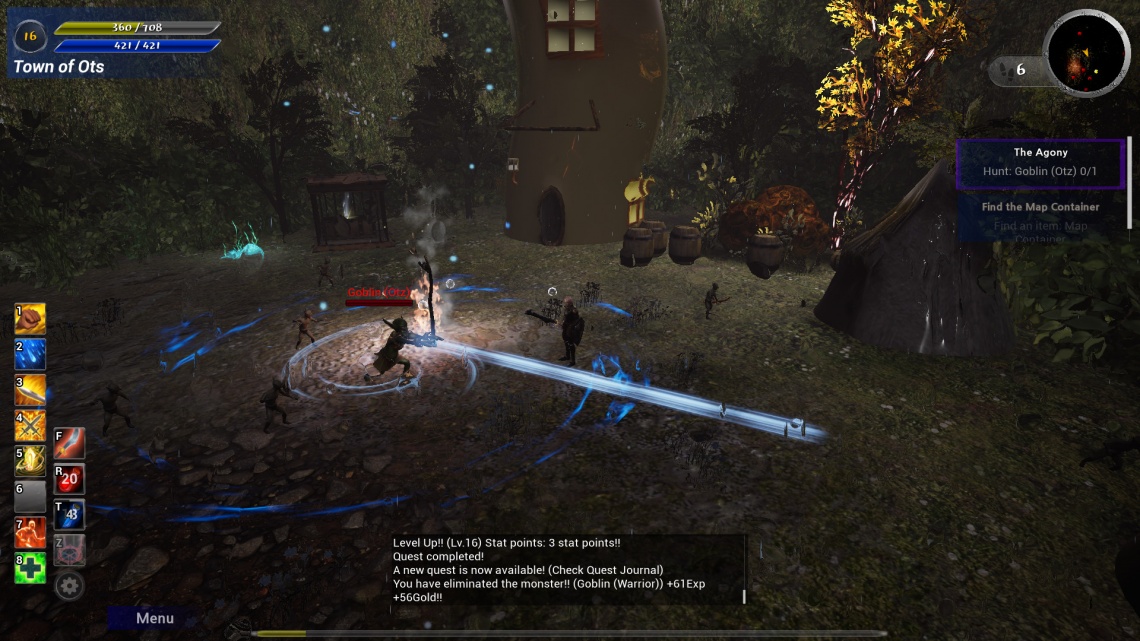Screen dimensions: 1140x641
Task: Click the circular minimap
Action: pyautogui.click(x=1086, y=54)
